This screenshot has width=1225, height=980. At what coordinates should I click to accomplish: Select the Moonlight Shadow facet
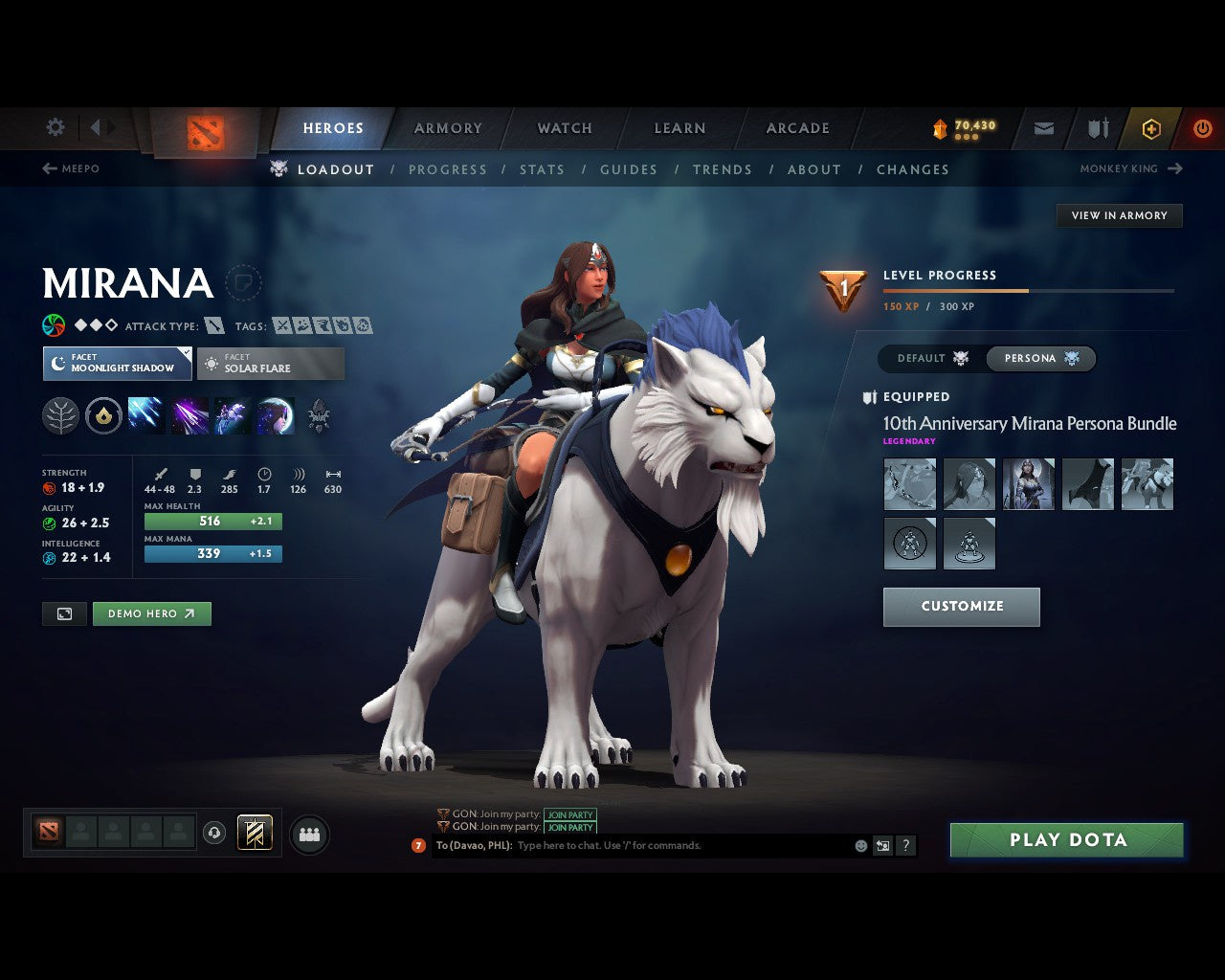(x=117, y=364)
